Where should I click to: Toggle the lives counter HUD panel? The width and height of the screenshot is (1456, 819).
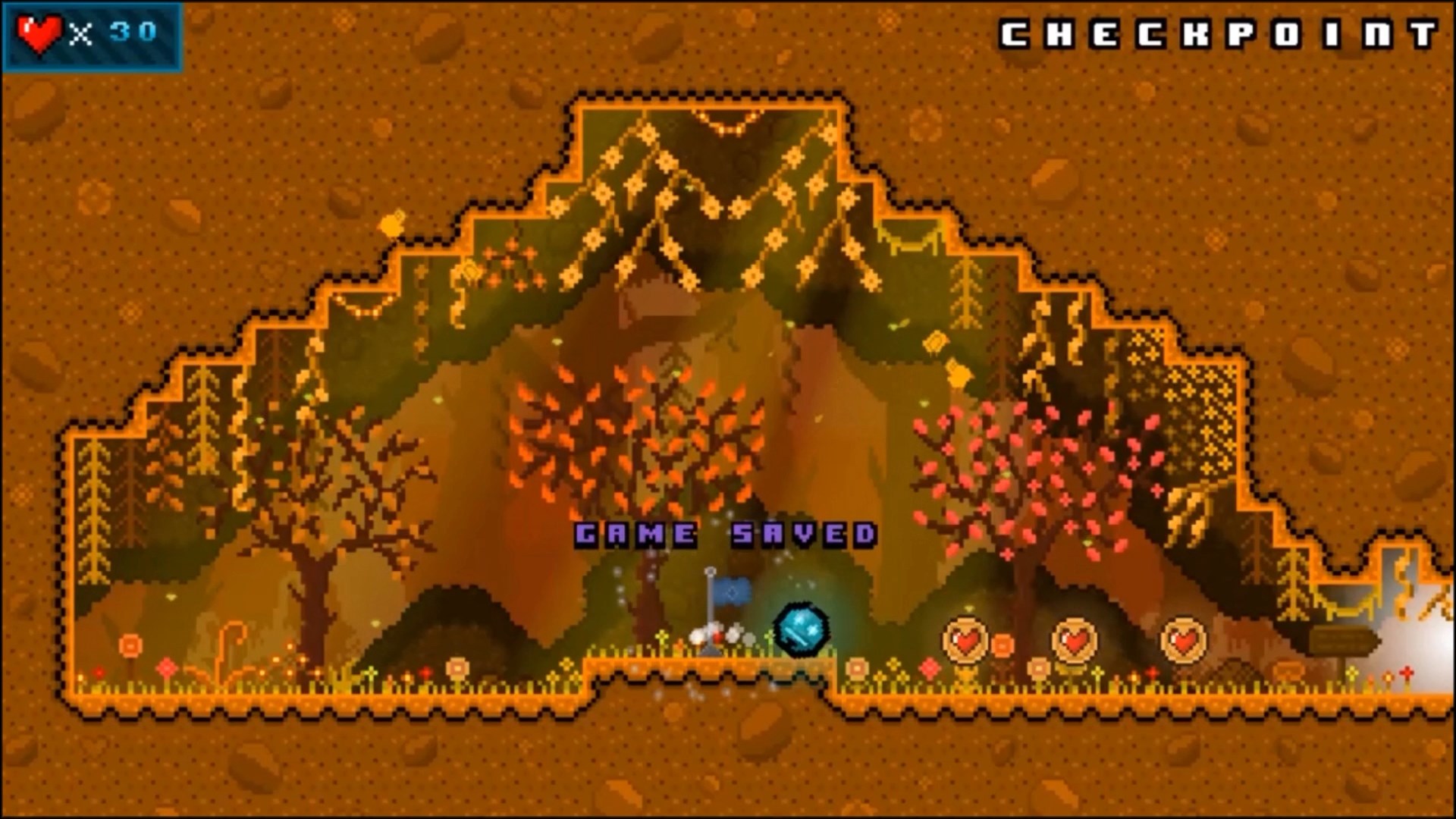pos(91,32)
